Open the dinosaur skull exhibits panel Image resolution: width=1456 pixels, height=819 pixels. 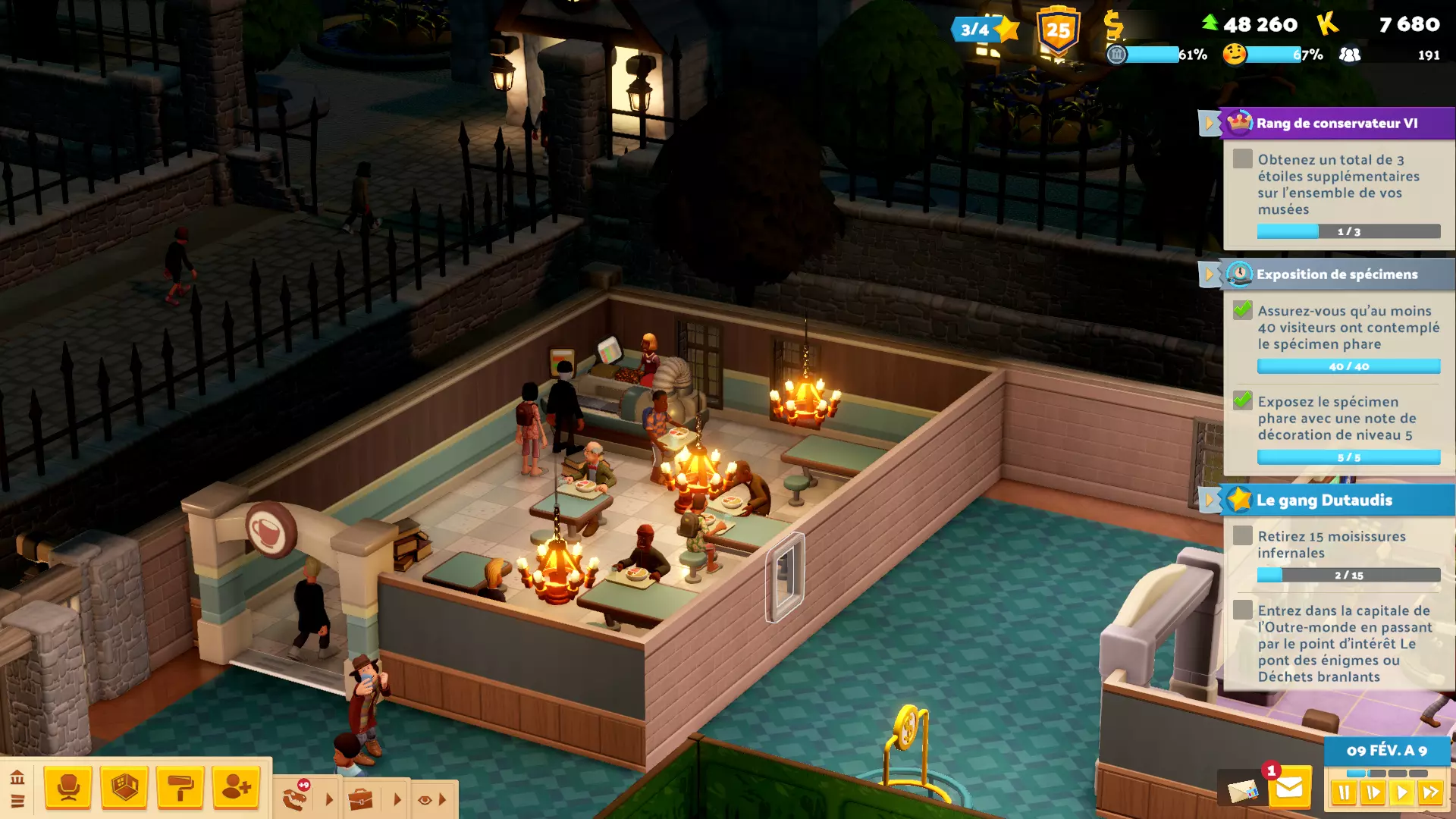pos(296,798)
